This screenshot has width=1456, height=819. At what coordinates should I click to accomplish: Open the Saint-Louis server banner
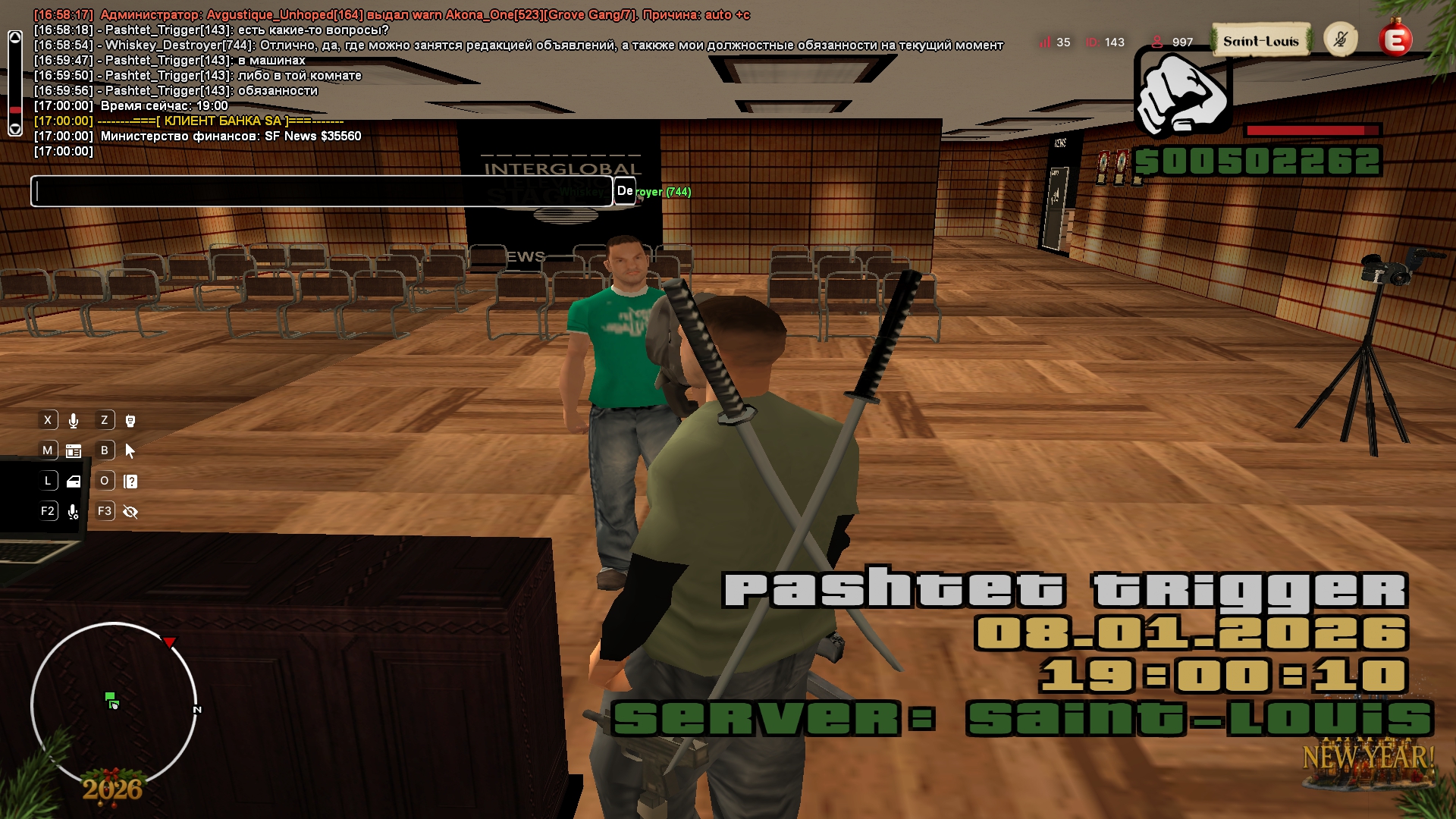(1260, 41)
